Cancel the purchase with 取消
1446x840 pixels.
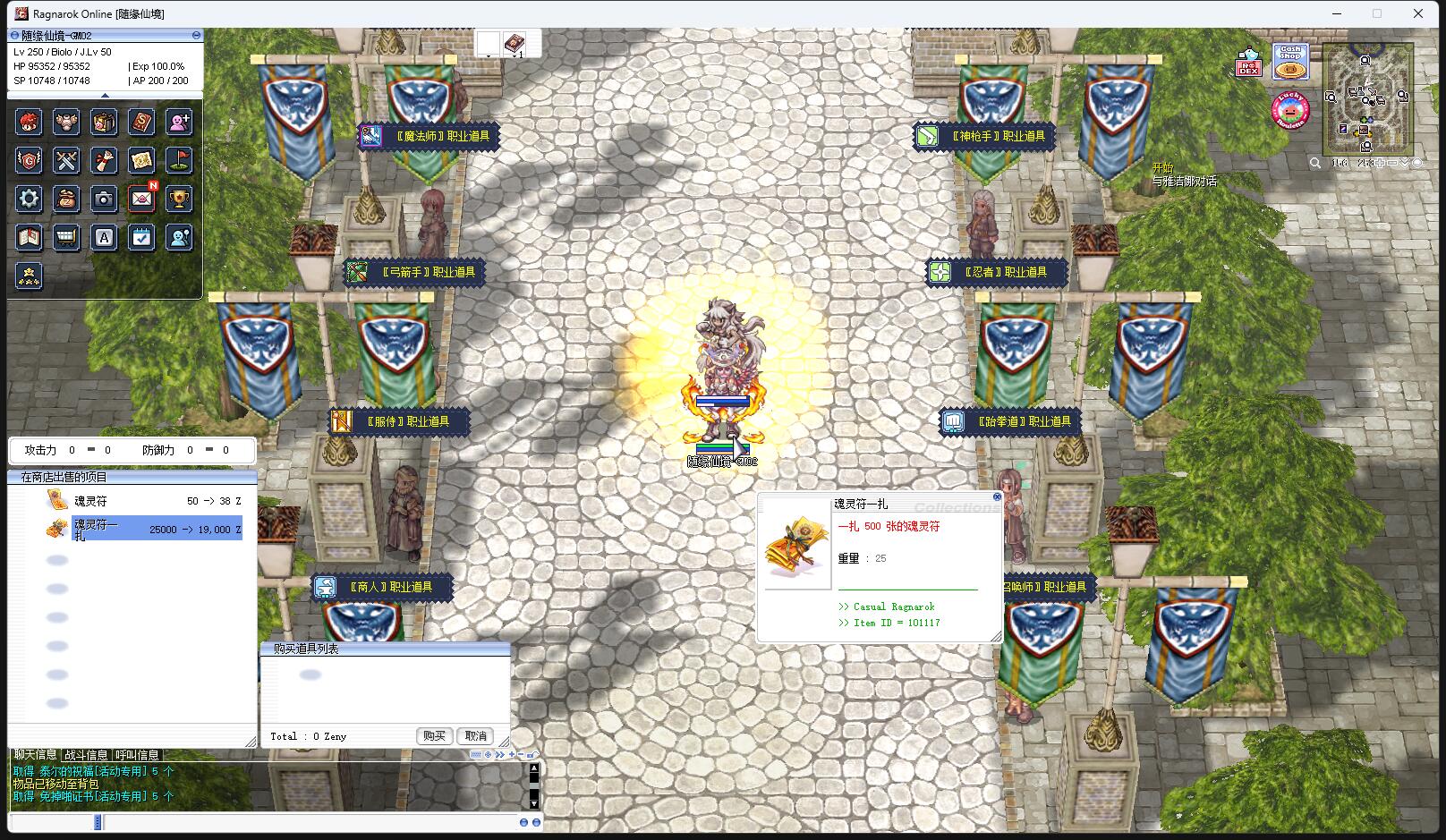point(475,735)
